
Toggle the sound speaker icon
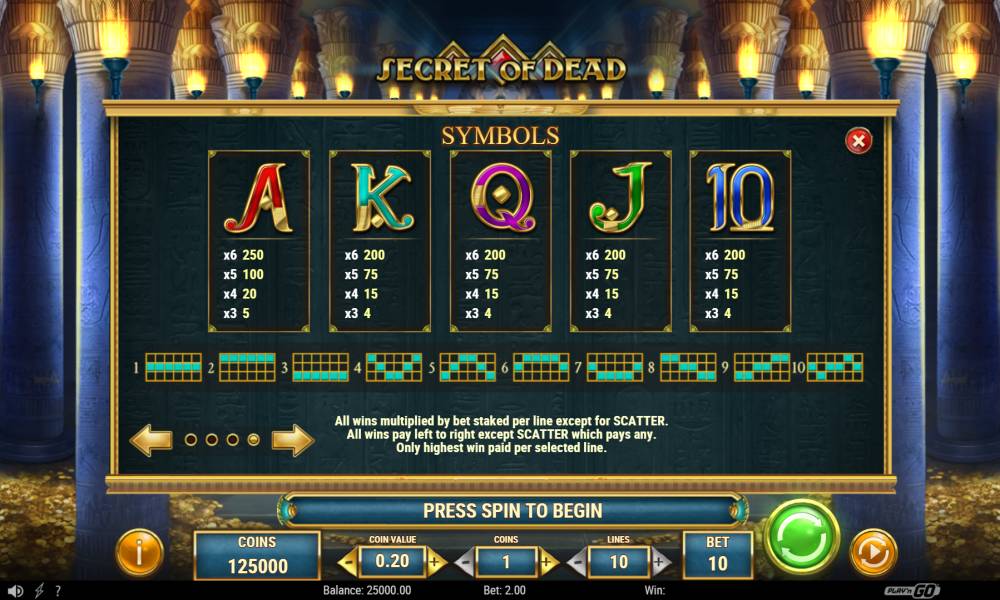15,591
